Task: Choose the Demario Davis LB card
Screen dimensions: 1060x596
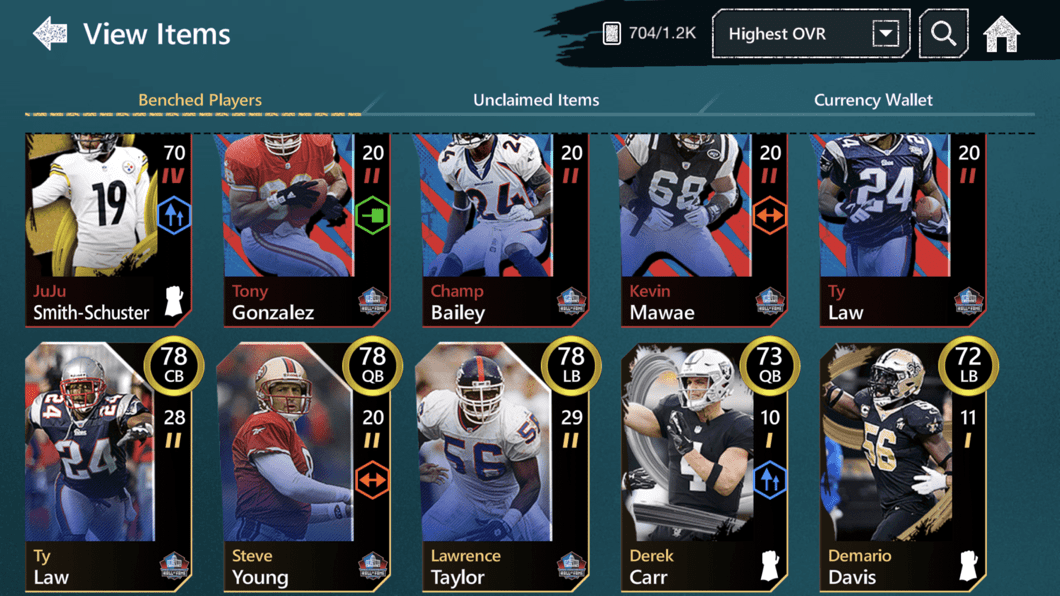Action: pos(901,468)
